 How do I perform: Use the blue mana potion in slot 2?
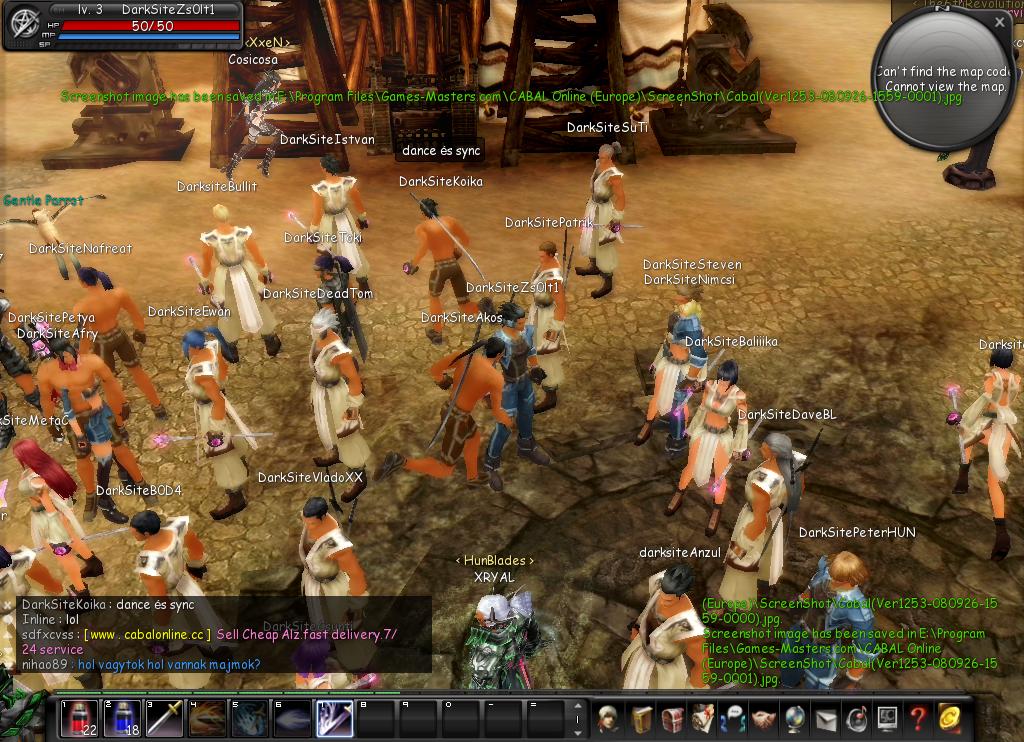coord(122,718)
